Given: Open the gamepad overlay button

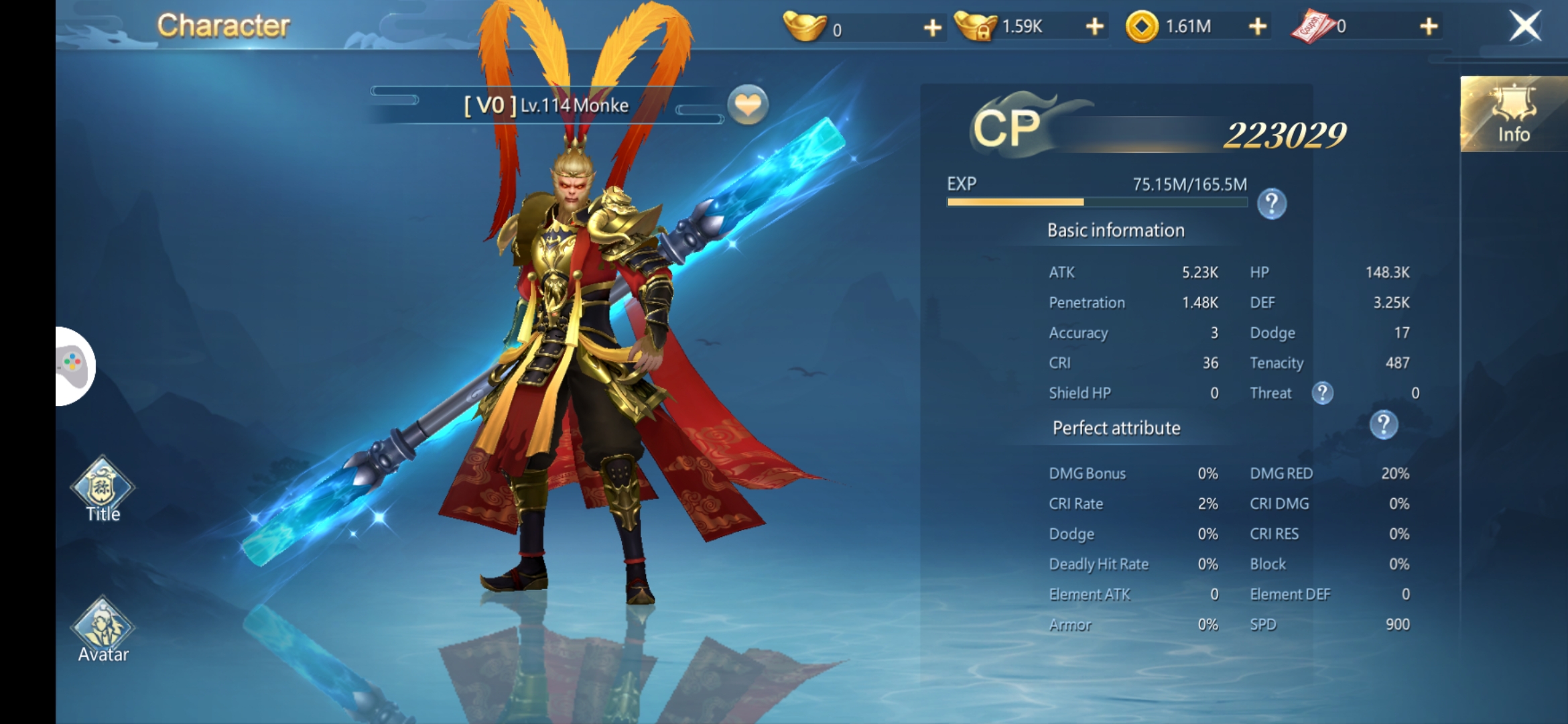Looking at the screenshot, I should (x=74, y=366).
